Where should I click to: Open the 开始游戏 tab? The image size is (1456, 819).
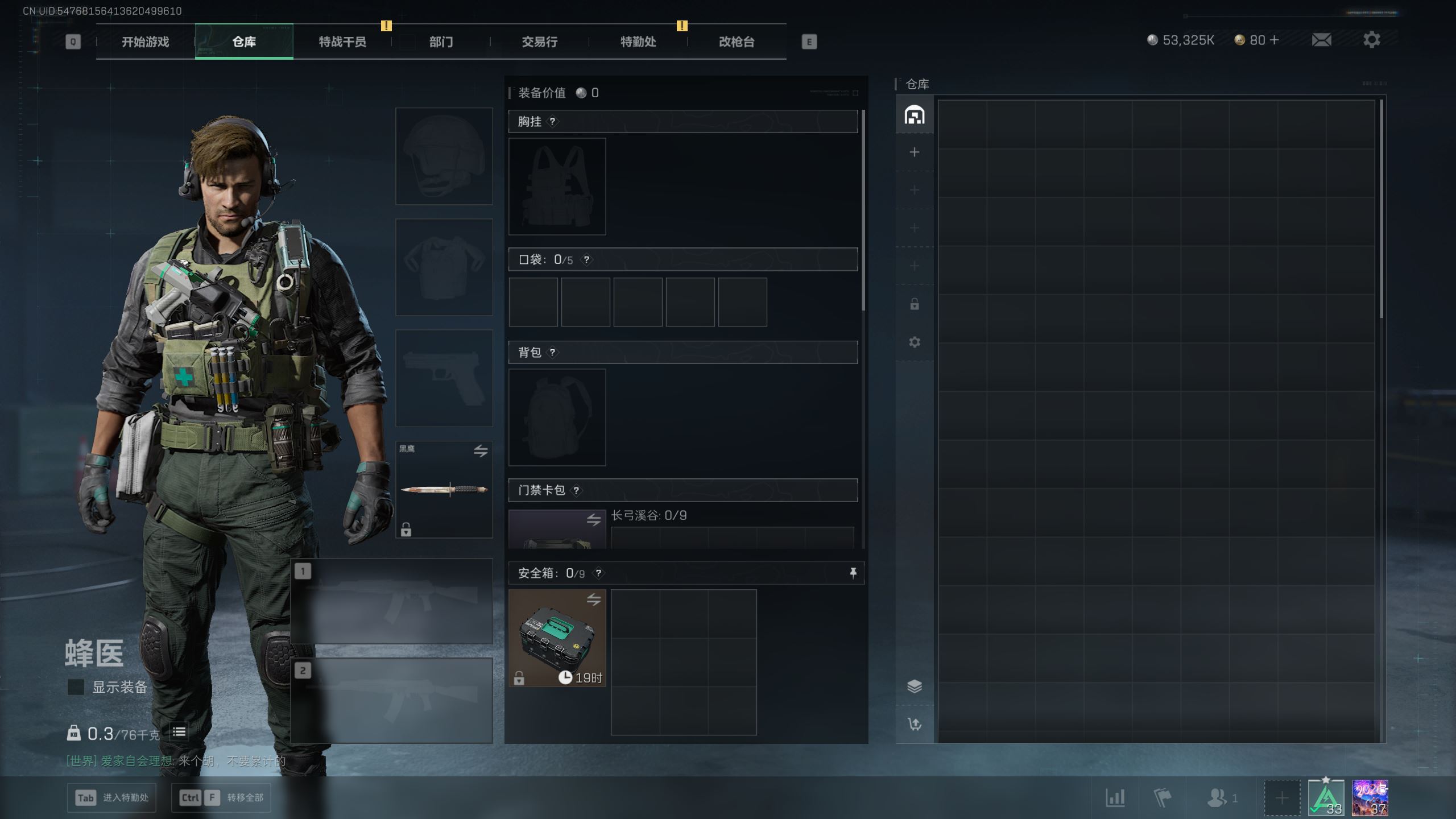pyautogui.click(x=145, y=42)
